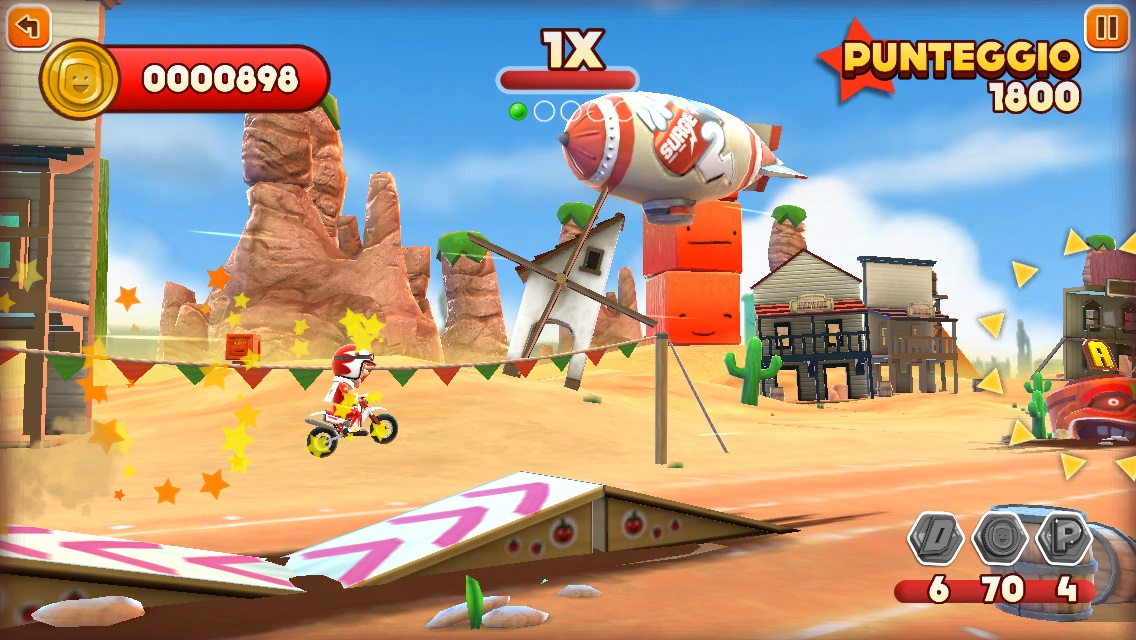Tap the orange back arrow button

click(28, 27)
